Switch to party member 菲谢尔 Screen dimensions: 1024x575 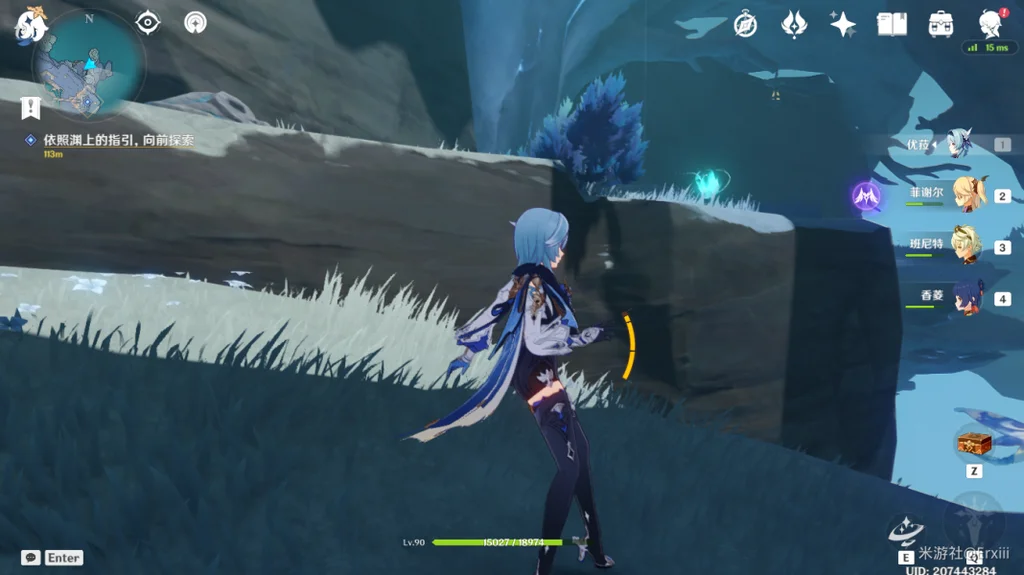pyautogui.click(x=968, y=194)
